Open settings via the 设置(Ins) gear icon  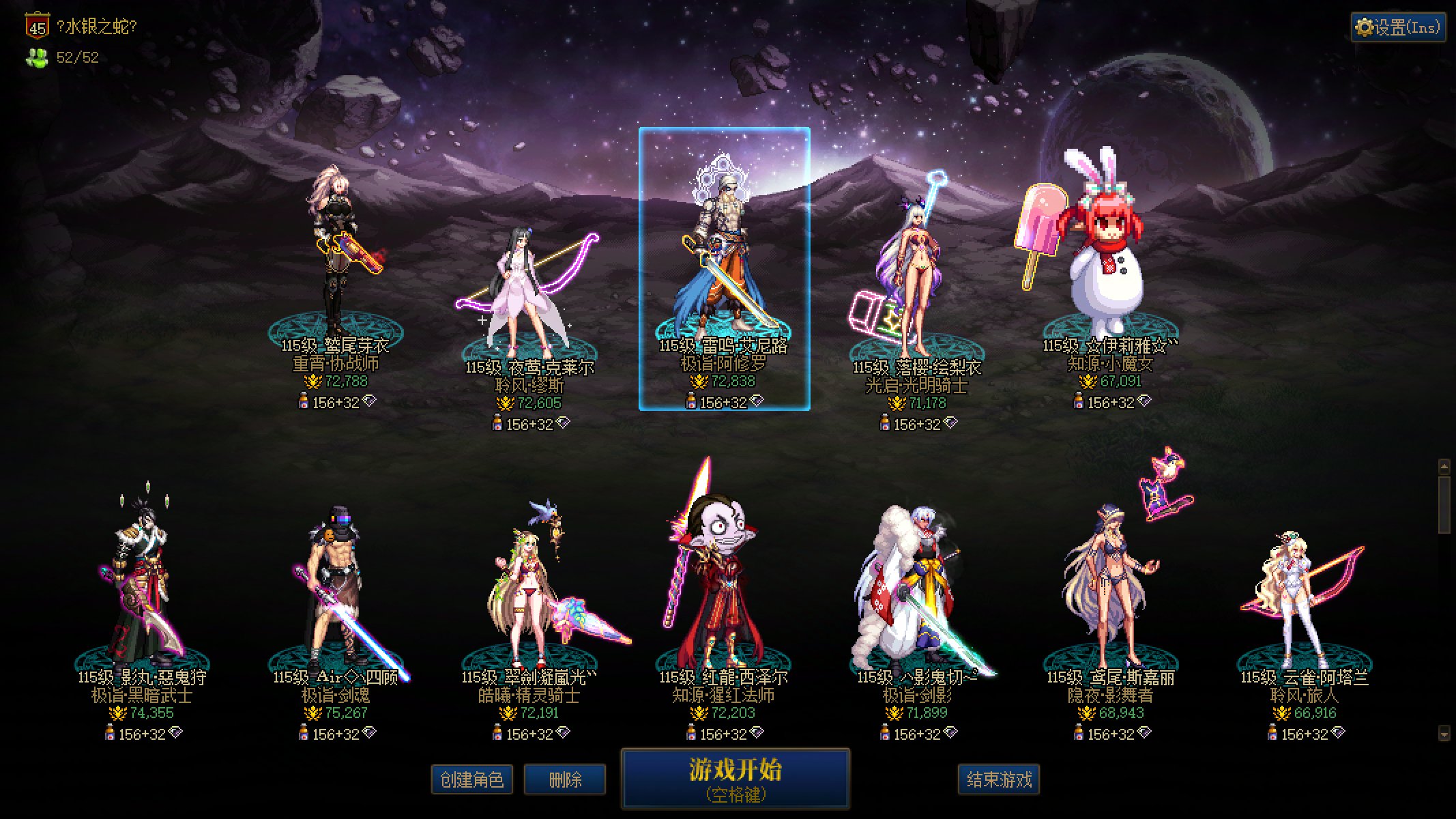[x=1365, y=26]
